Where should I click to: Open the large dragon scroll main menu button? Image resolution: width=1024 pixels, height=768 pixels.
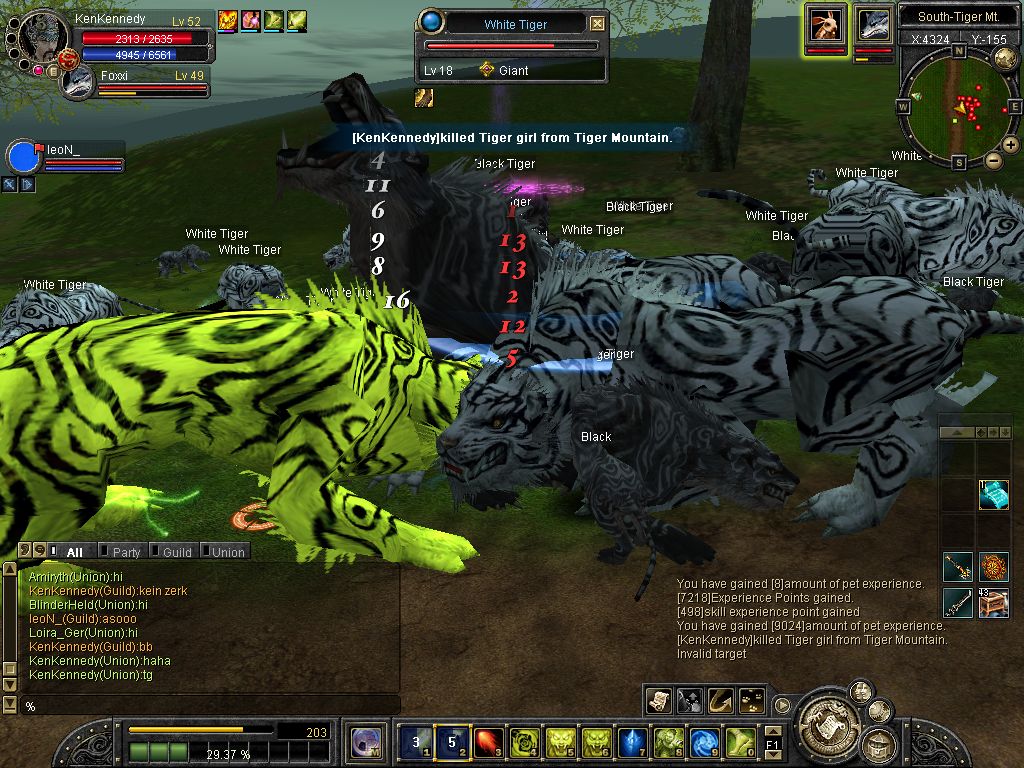point(826,716)
